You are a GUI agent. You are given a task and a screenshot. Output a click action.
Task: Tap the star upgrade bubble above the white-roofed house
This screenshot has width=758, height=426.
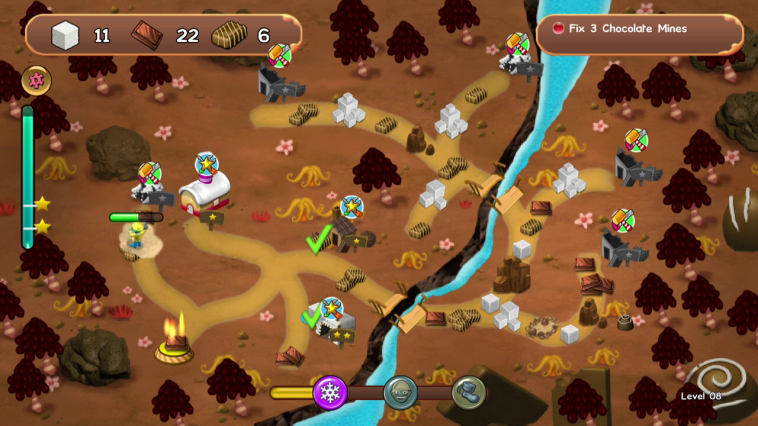pyautogui.click(x=207, y=163)
